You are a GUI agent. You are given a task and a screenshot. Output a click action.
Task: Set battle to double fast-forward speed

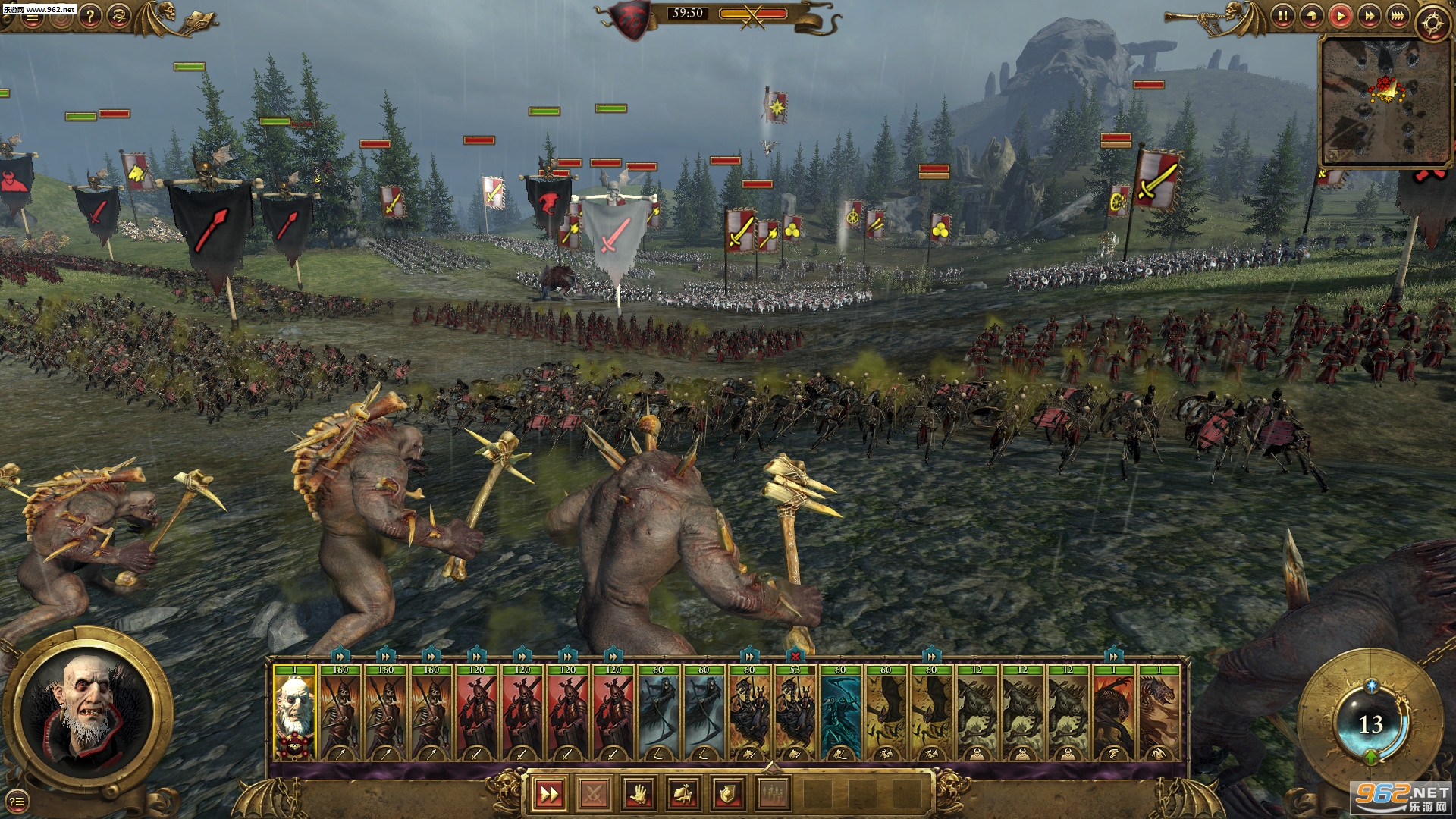[x=1370, y=15]
